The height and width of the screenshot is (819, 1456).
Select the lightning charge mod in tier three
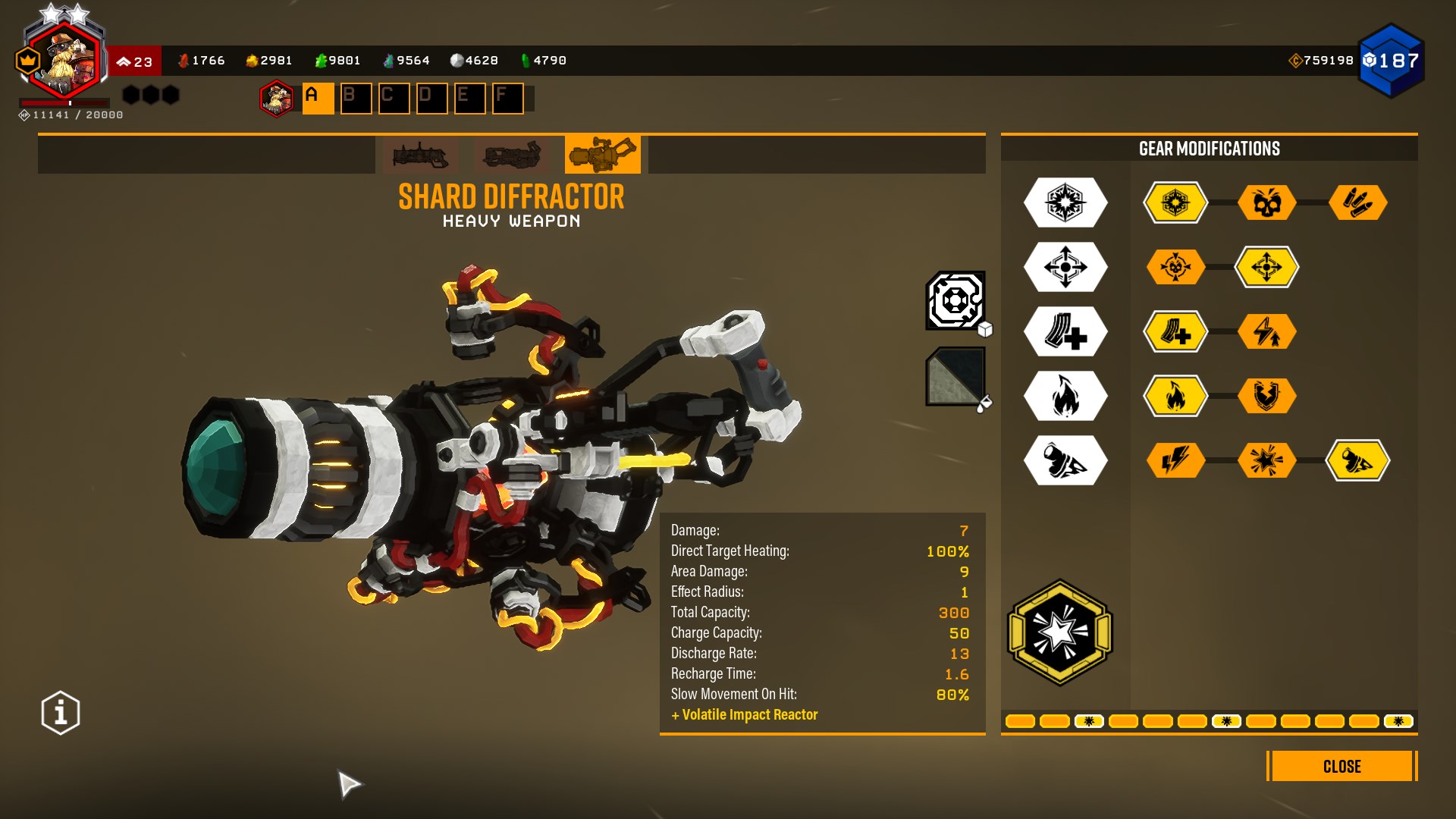1266,331
